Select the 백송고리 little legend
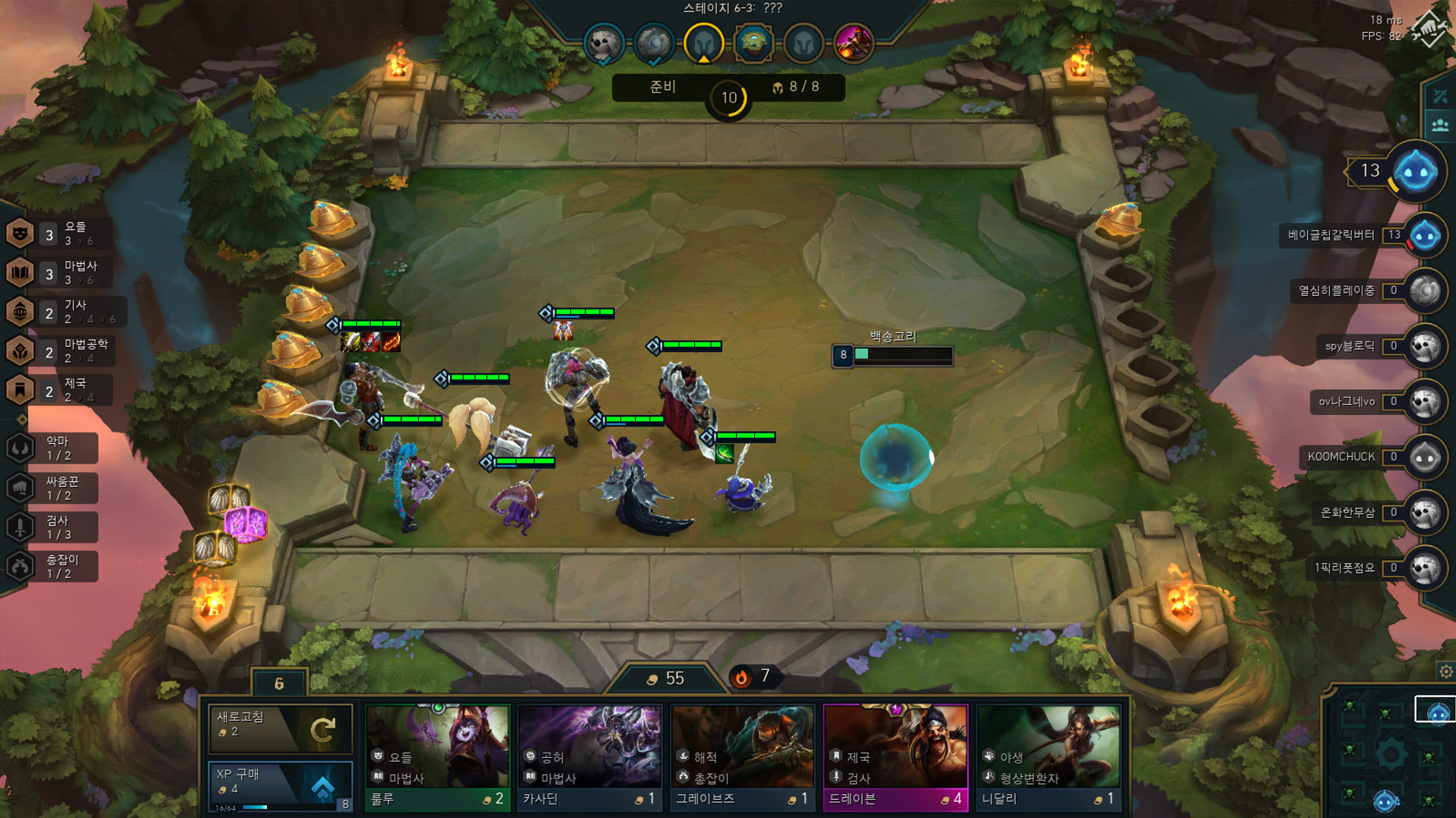This screenshot has height=818, width=1456. tap(895, 458)
